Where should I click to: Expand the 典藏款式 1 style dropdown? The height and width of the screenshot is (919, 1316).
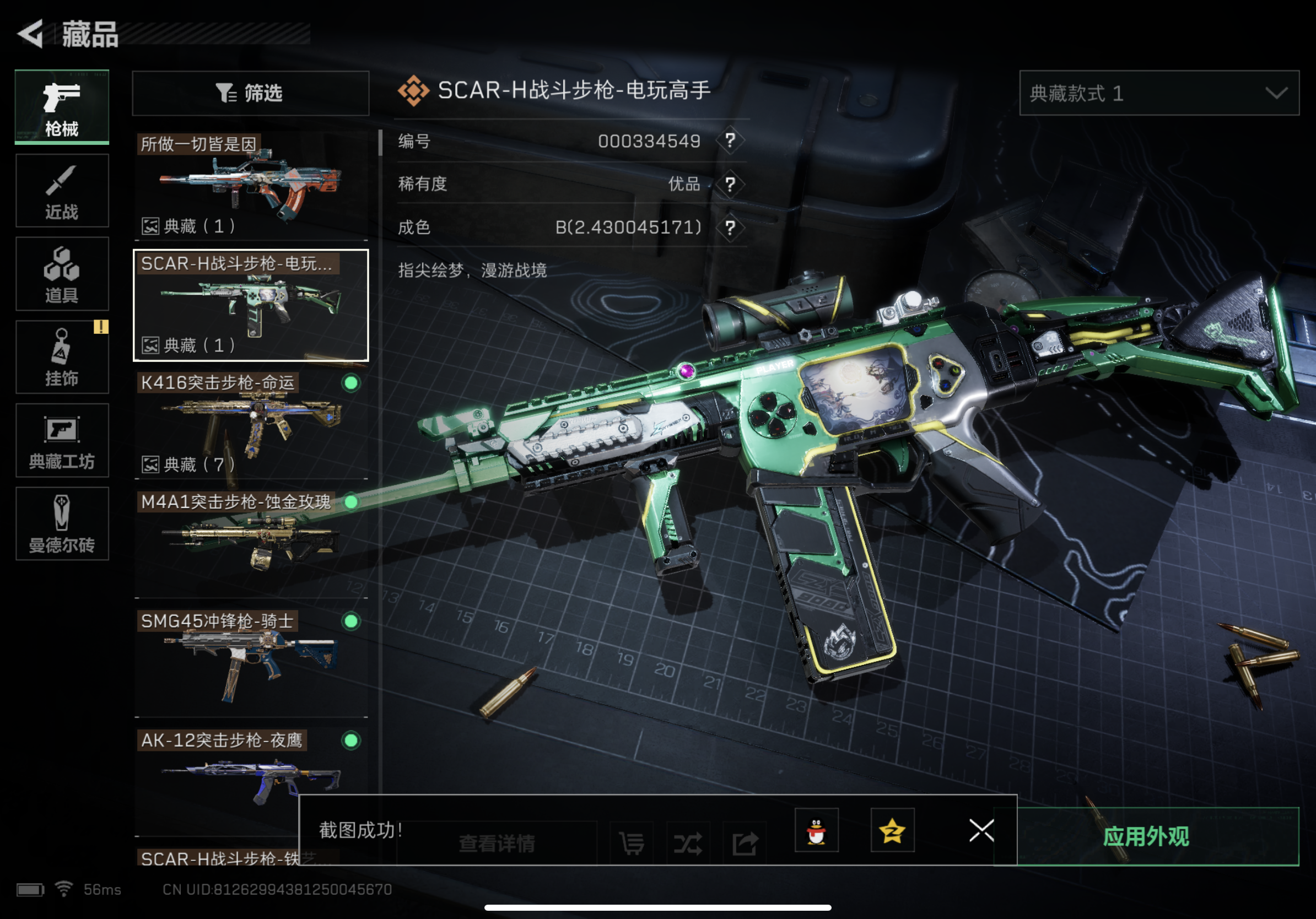pos(1158,94)
